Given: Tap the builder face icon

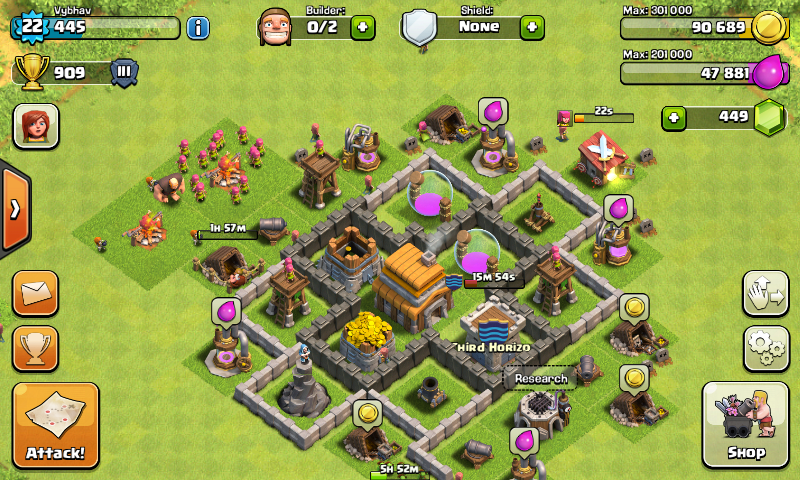Looking at the screenshot, I should coord(275,27).
